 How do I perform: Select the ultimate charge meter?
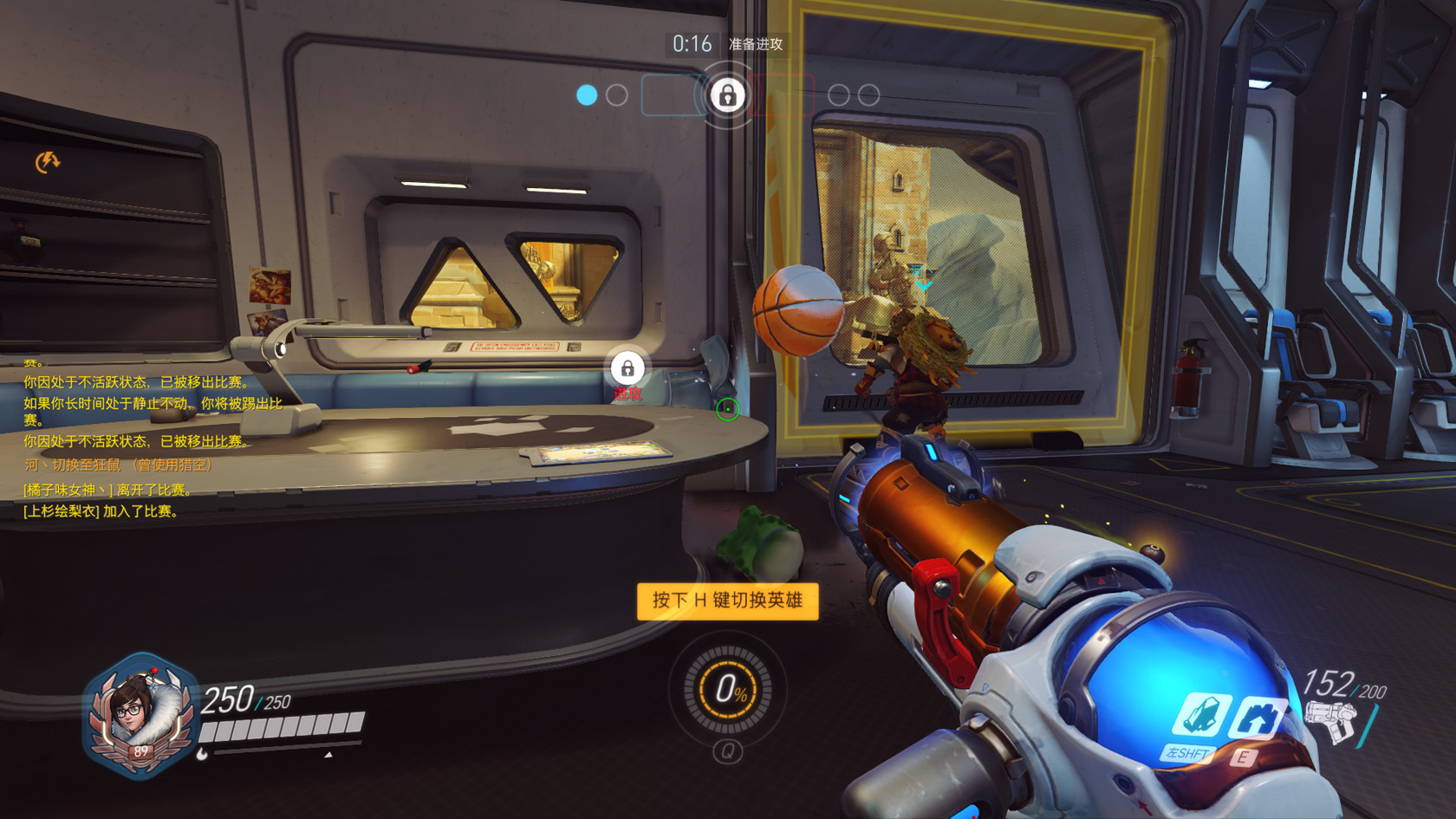[x=728, y=690]
